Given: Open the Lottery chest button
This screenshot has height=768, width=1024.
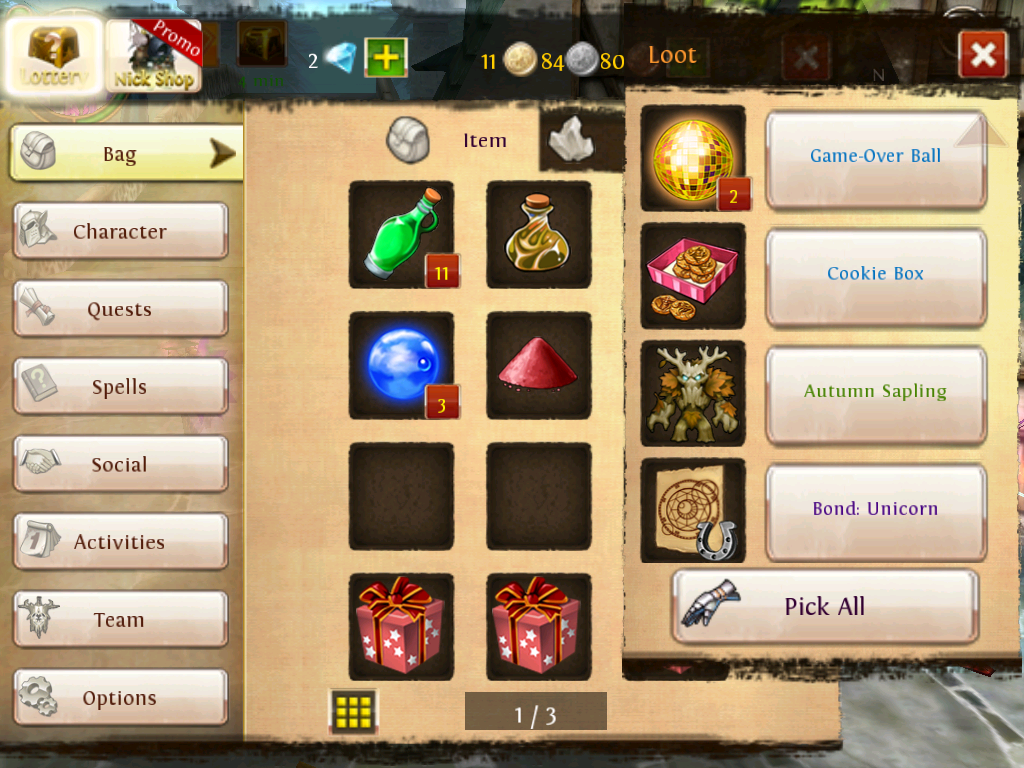Looking at the screenshot, I should point(54,55).
